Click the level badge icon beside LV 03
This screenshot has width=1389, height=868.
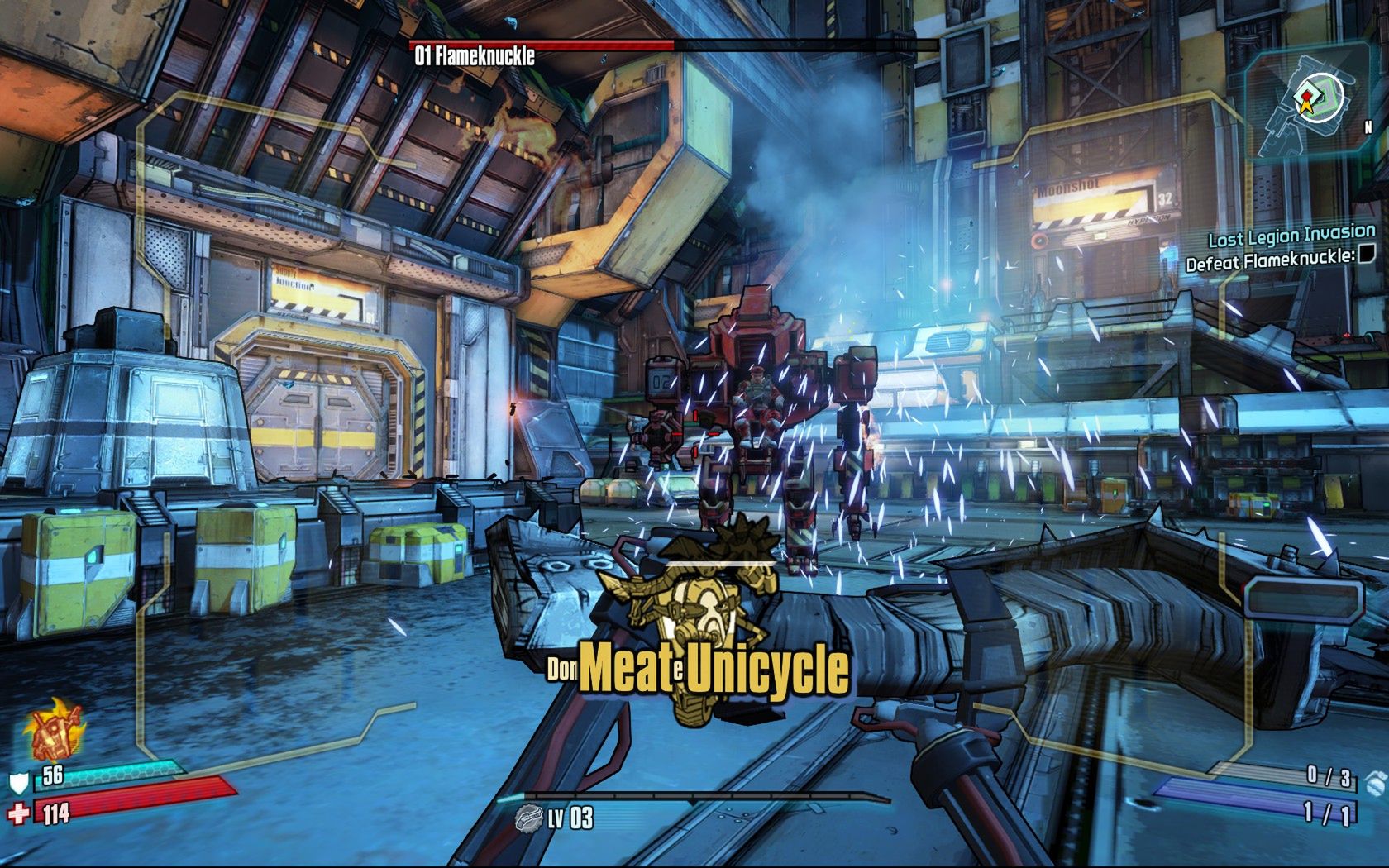point(528,818)
